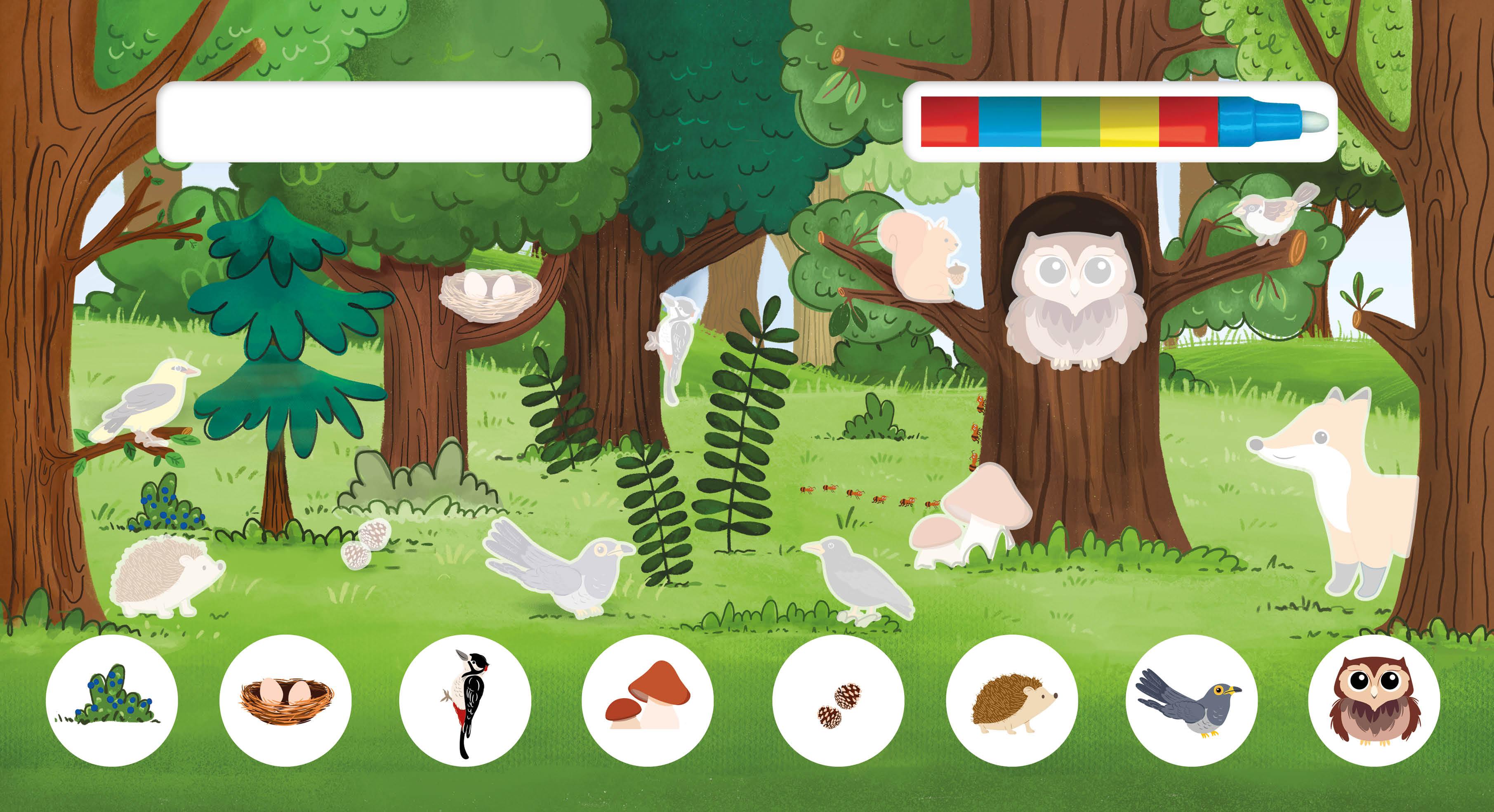Choose the brown owl circle
The height and width of the screenshot is (812, 1494).
(1374, 700)
